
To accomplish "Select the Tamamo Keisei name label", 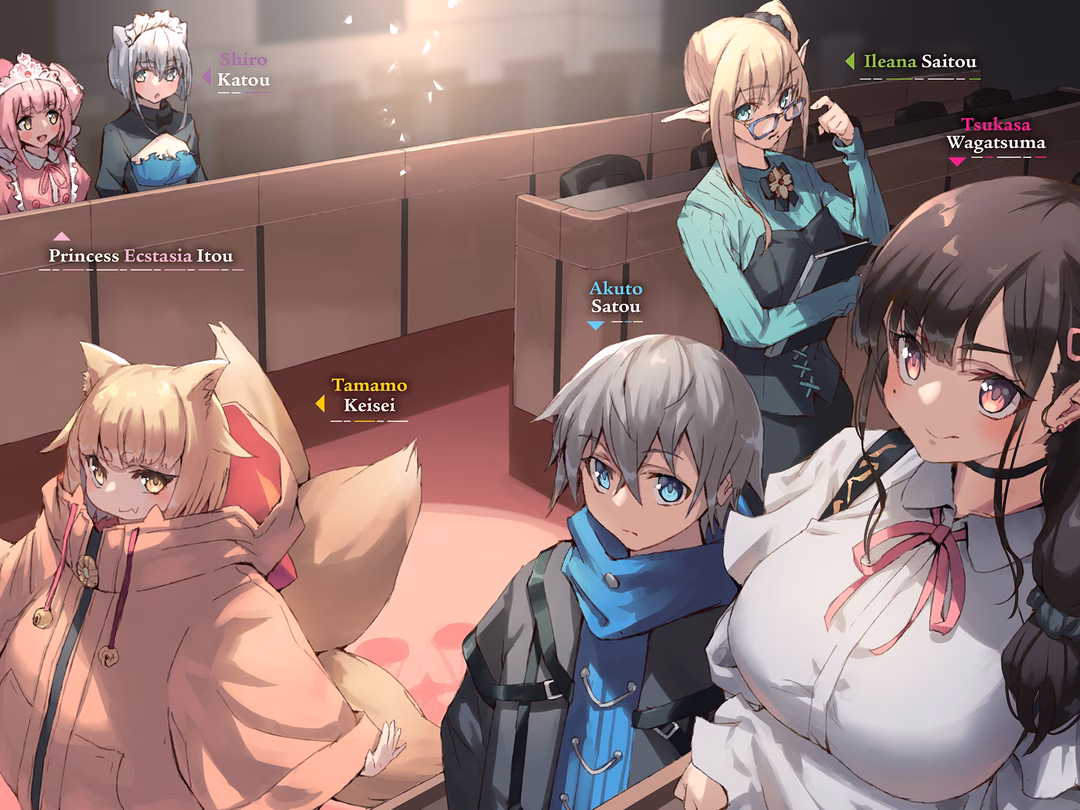I will pyautogui.click(x=369, y=396).
